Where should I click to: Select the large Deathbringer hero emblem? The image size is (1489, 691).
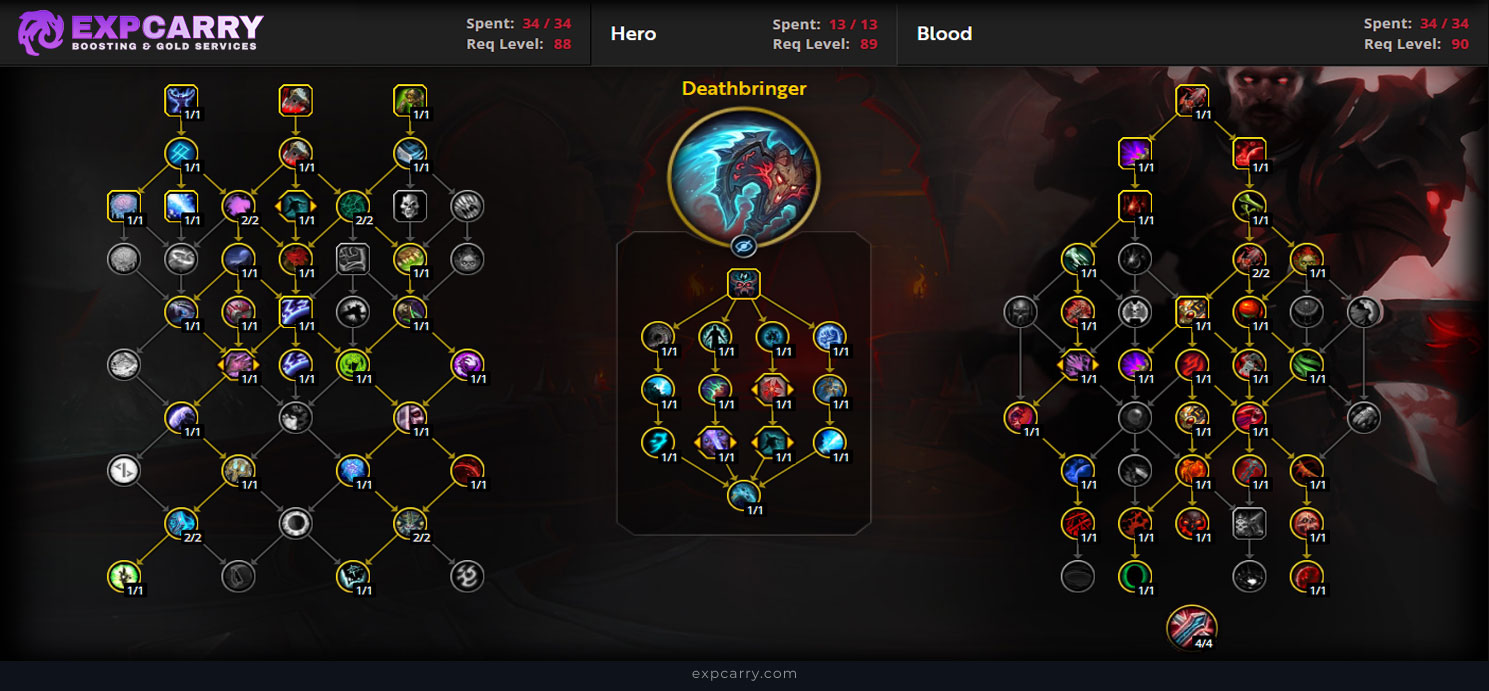tap(743, 165)
